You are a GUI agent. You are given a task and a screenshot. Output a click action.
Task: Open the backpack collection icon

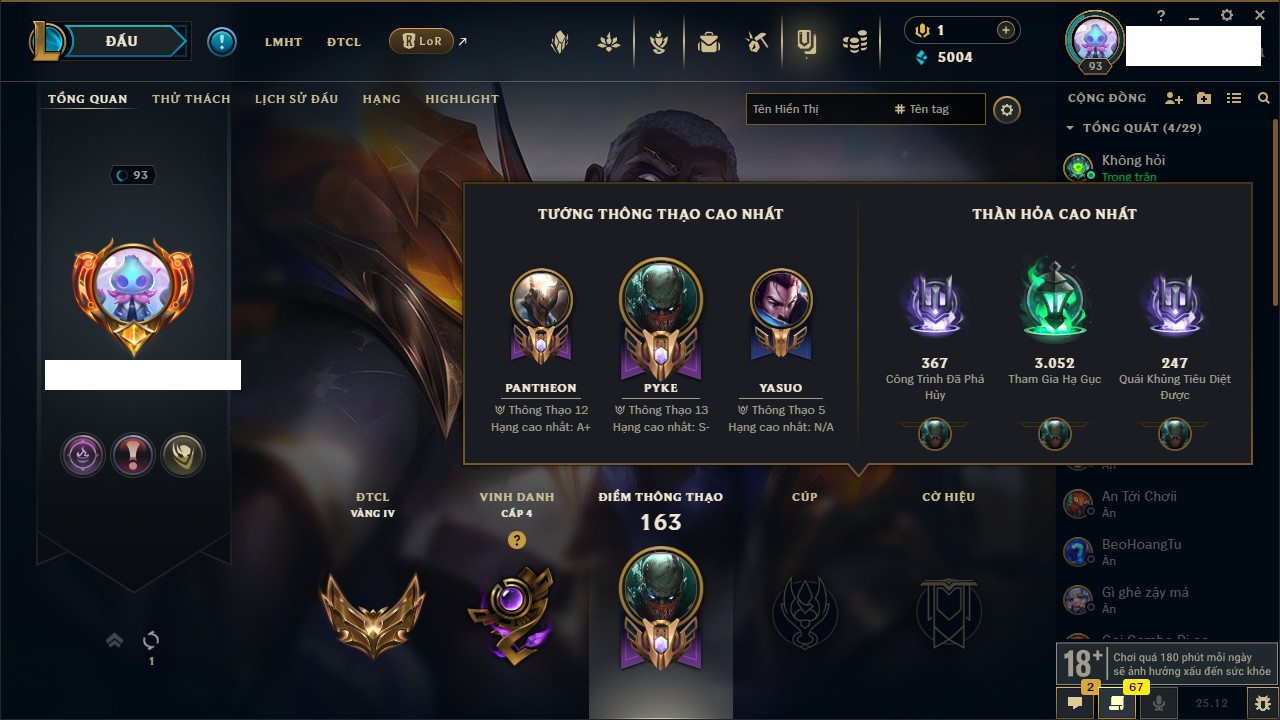pyautogui.click(x=709, y=42)
